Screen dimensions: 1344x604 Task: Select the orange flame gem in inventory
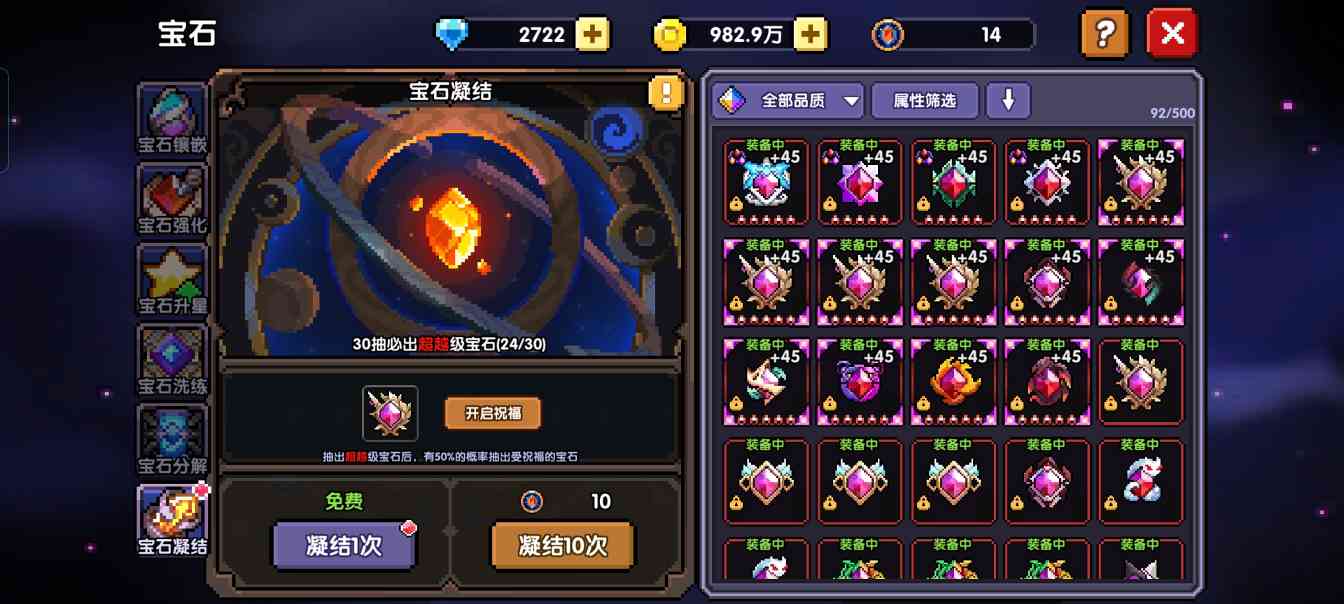point(953,382)
